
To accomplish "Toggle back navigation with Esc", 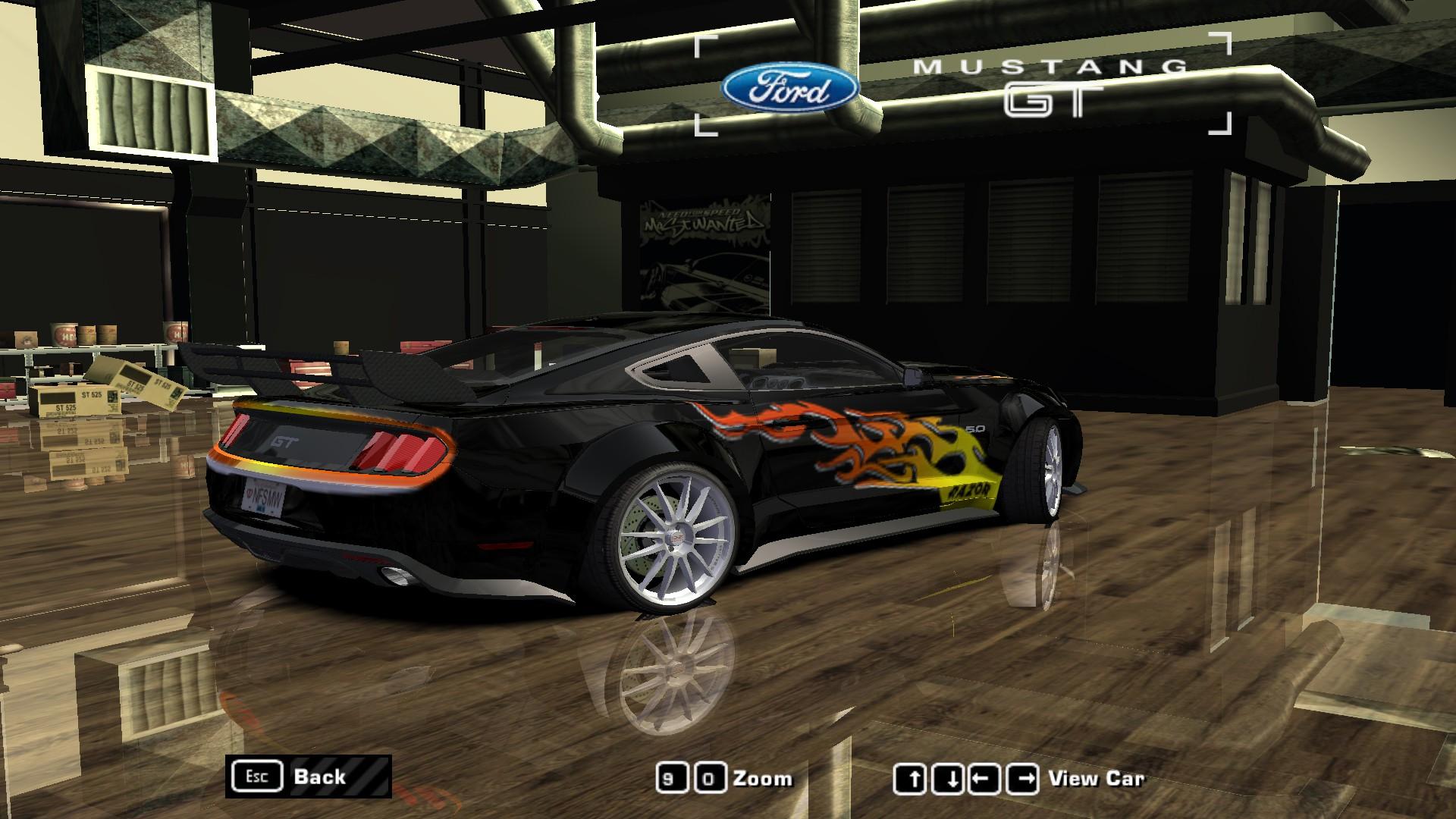I will click(258, 776).
